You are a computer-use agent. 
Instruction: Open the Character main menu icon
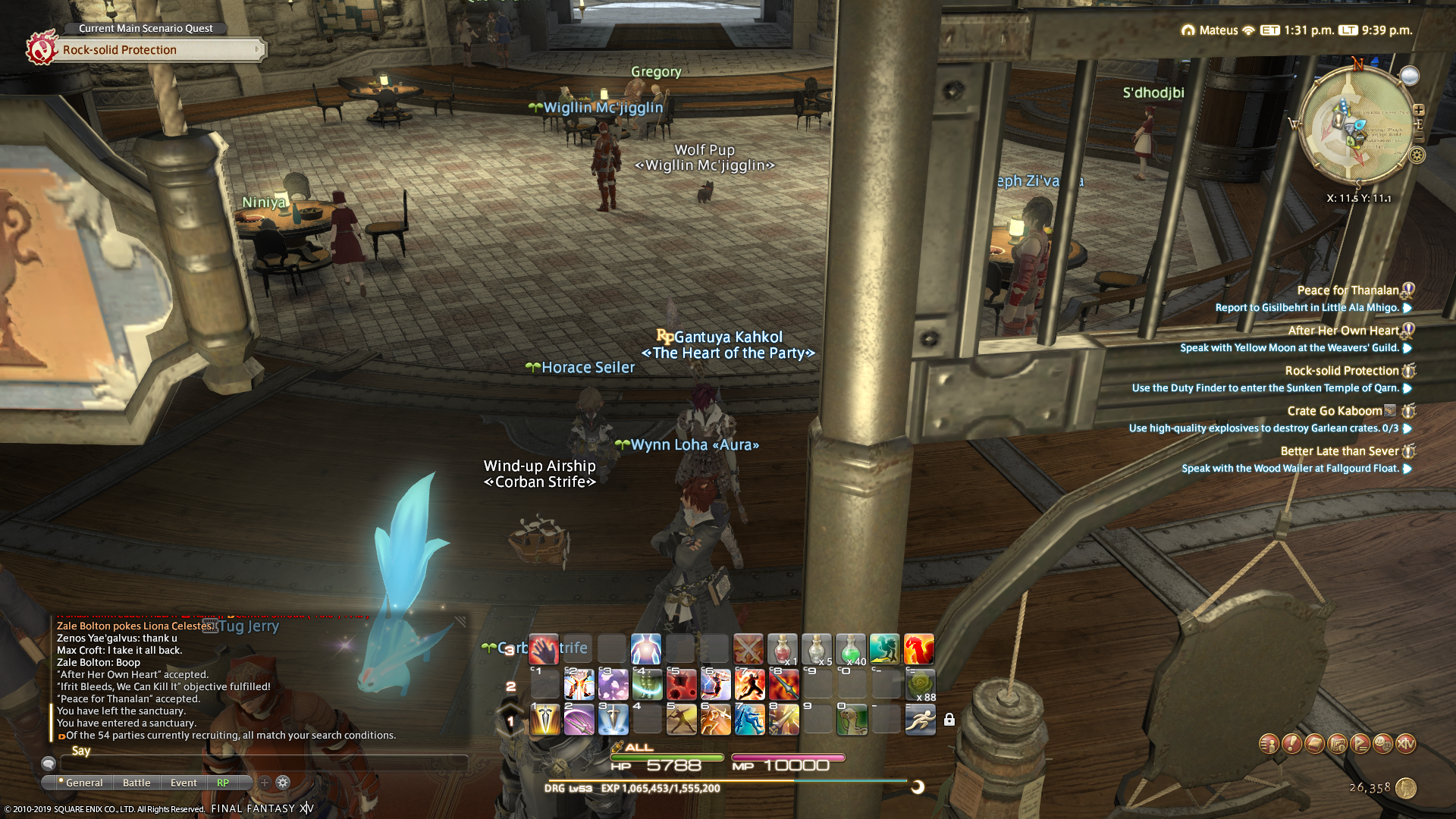coord(1269,744)
